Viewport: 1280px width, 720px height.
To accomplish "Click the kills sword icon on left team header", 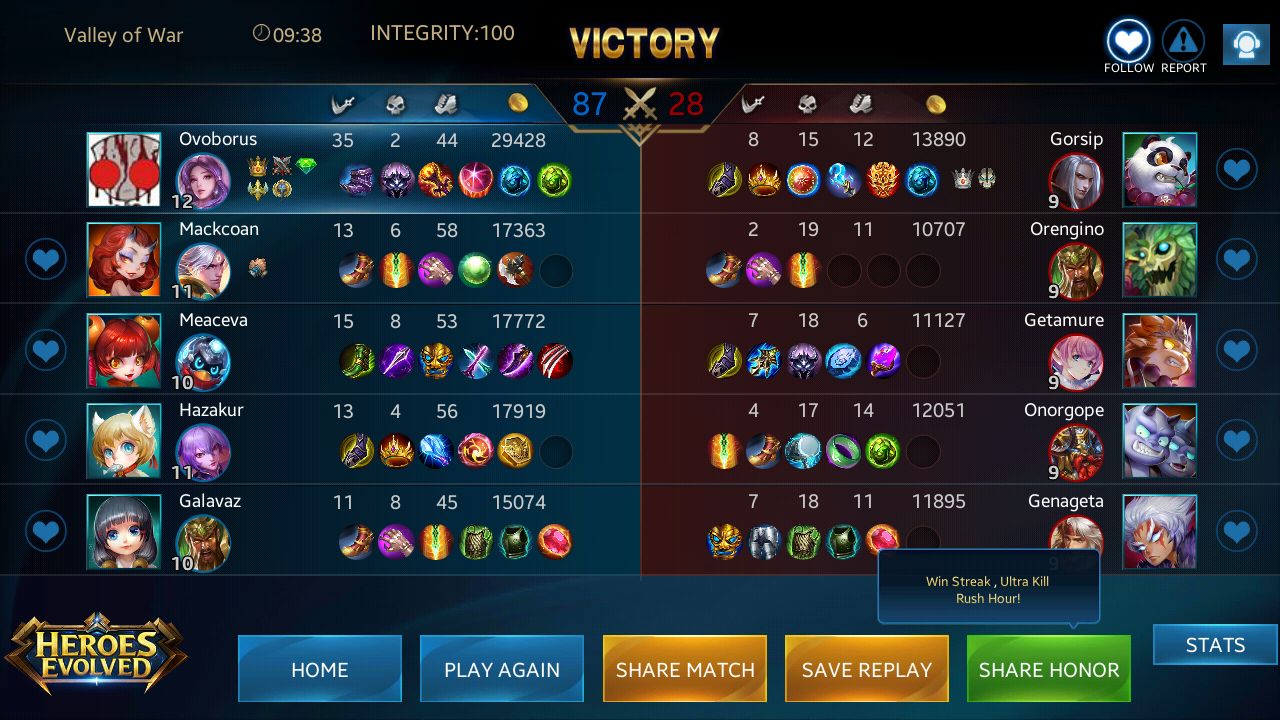I will 343,101.
